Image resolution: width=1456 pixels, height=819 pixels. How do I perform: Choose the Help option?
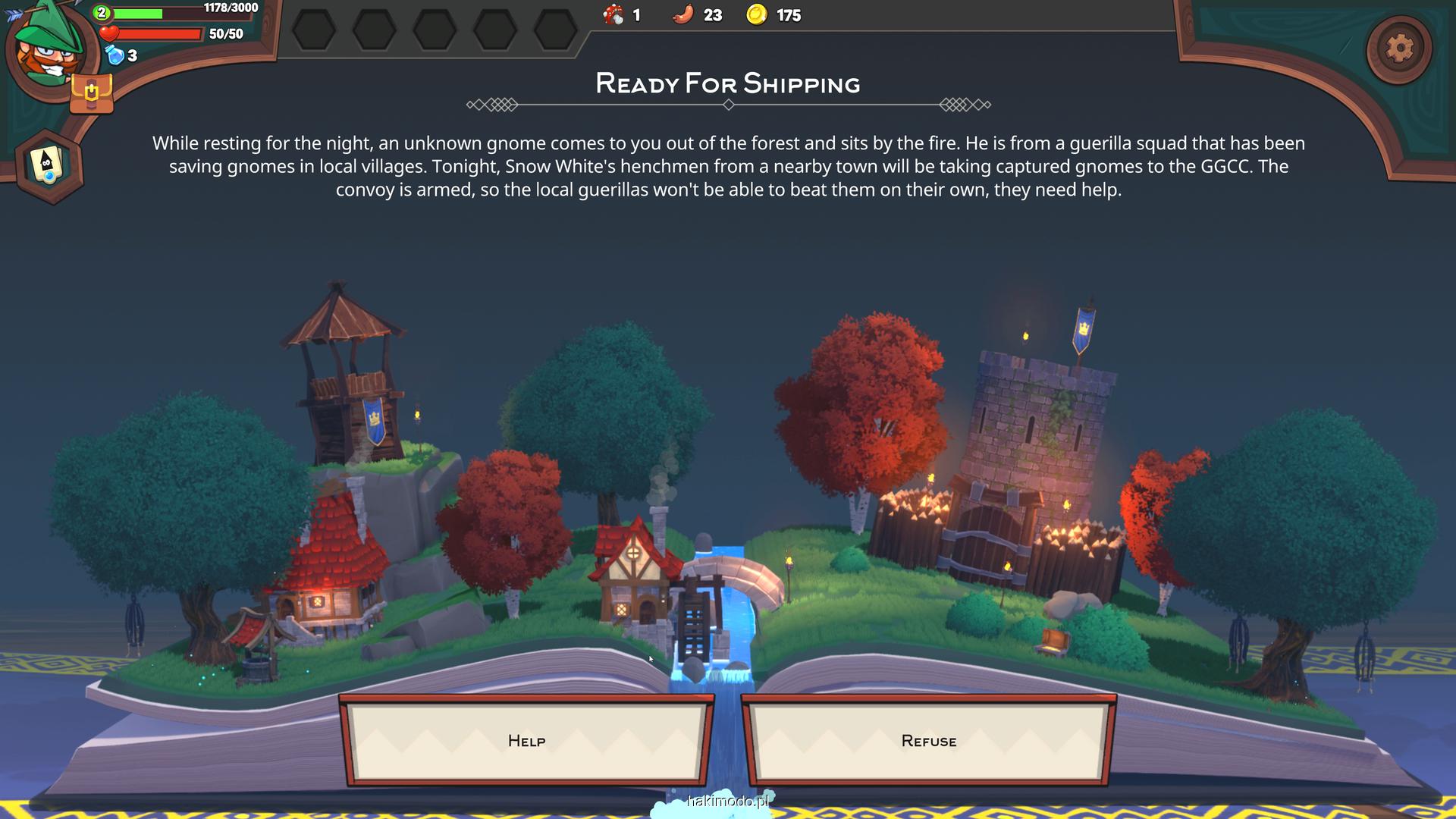[x=526, y=741]
